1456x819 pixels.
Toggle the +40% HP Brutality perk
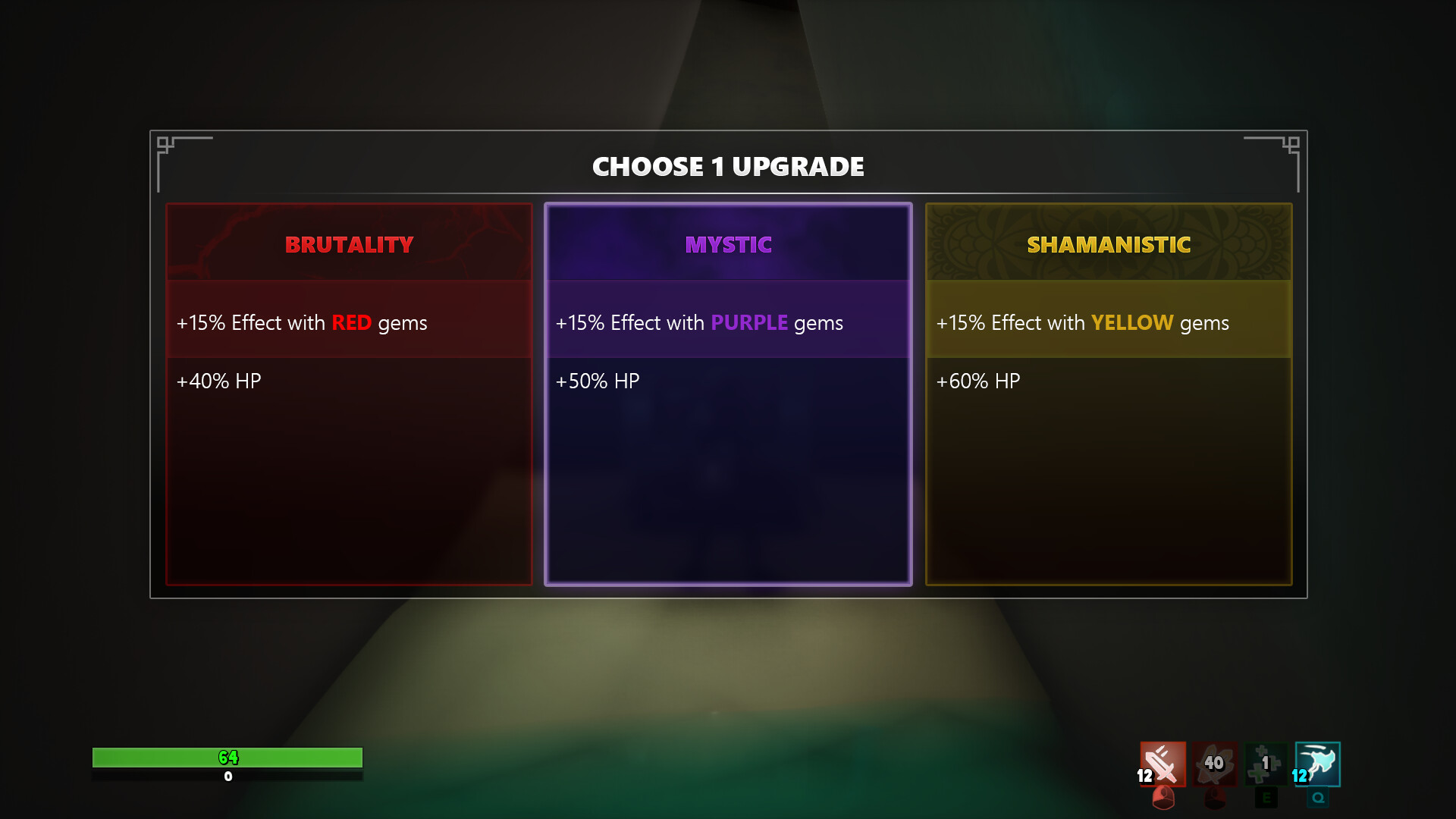[218, 381]
